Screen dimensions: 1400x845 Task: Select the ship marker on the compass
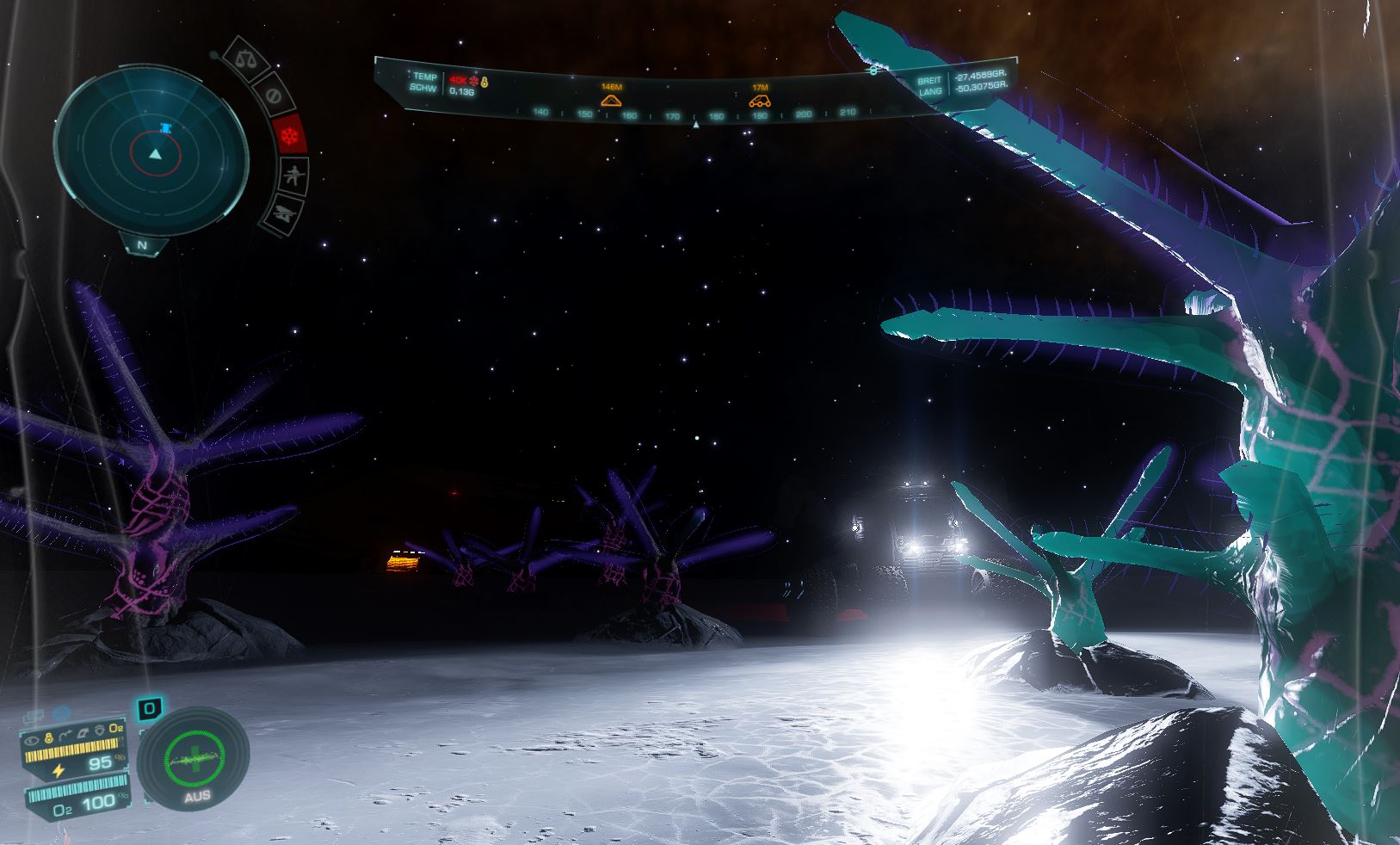(611, 99)
